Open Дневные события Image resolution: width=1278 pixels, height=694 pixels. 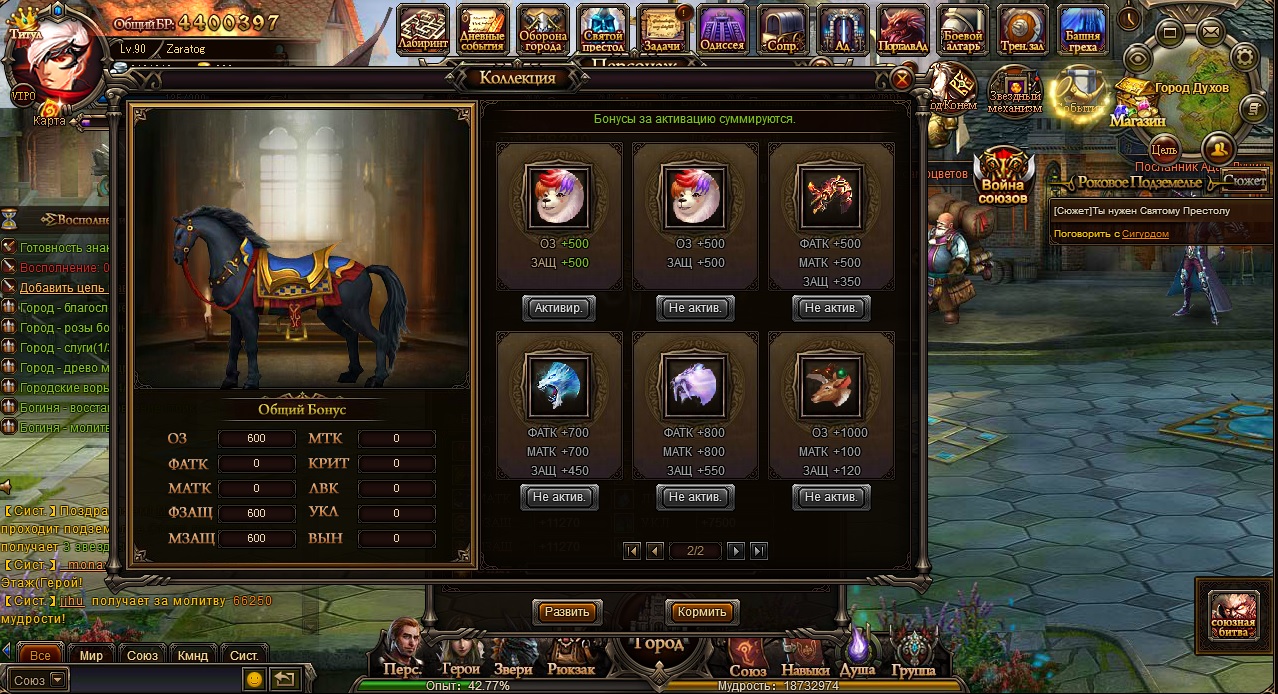[483, 30]
